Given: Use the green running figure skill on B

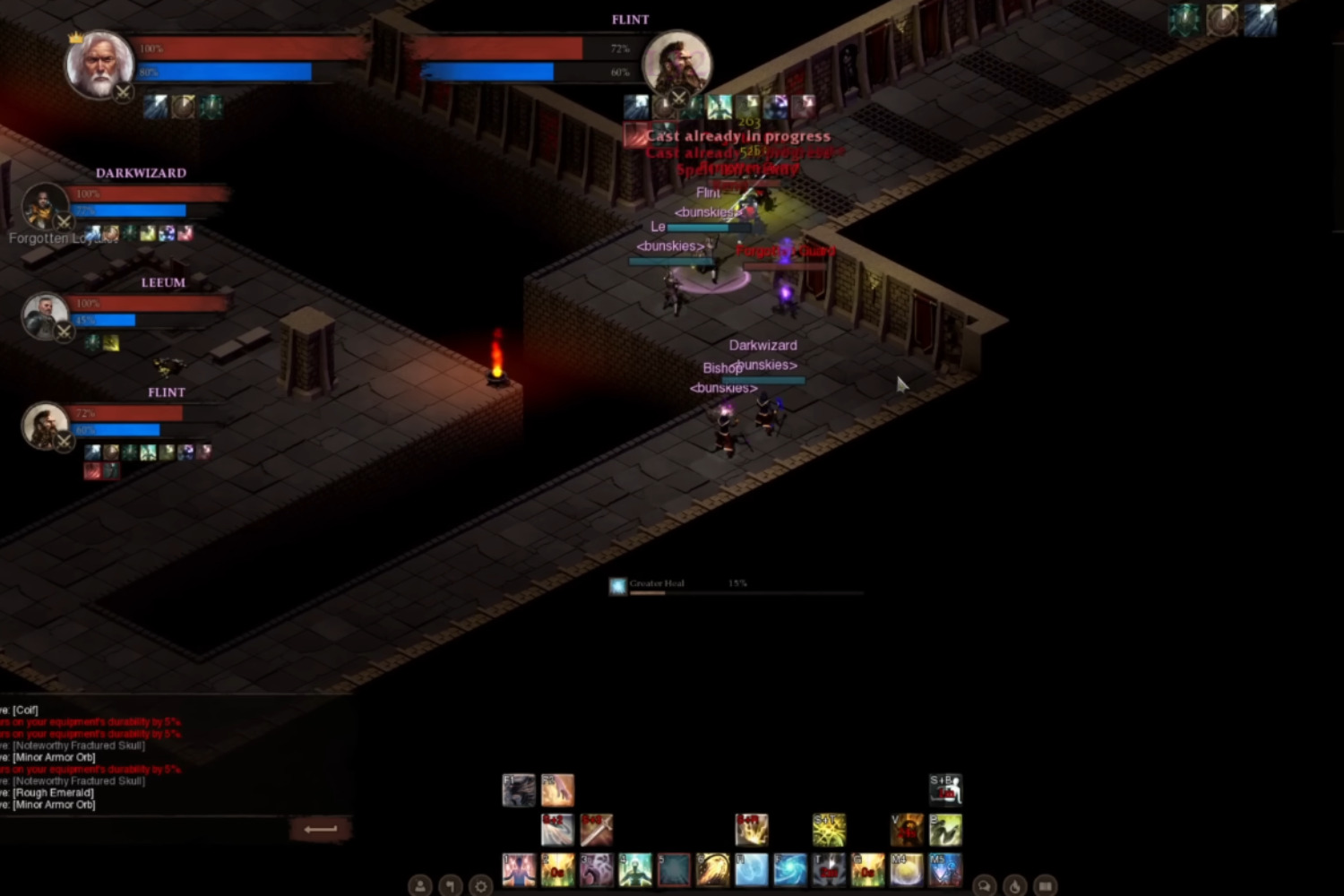Looking at the screenshot, I should (x=945, y=830).
